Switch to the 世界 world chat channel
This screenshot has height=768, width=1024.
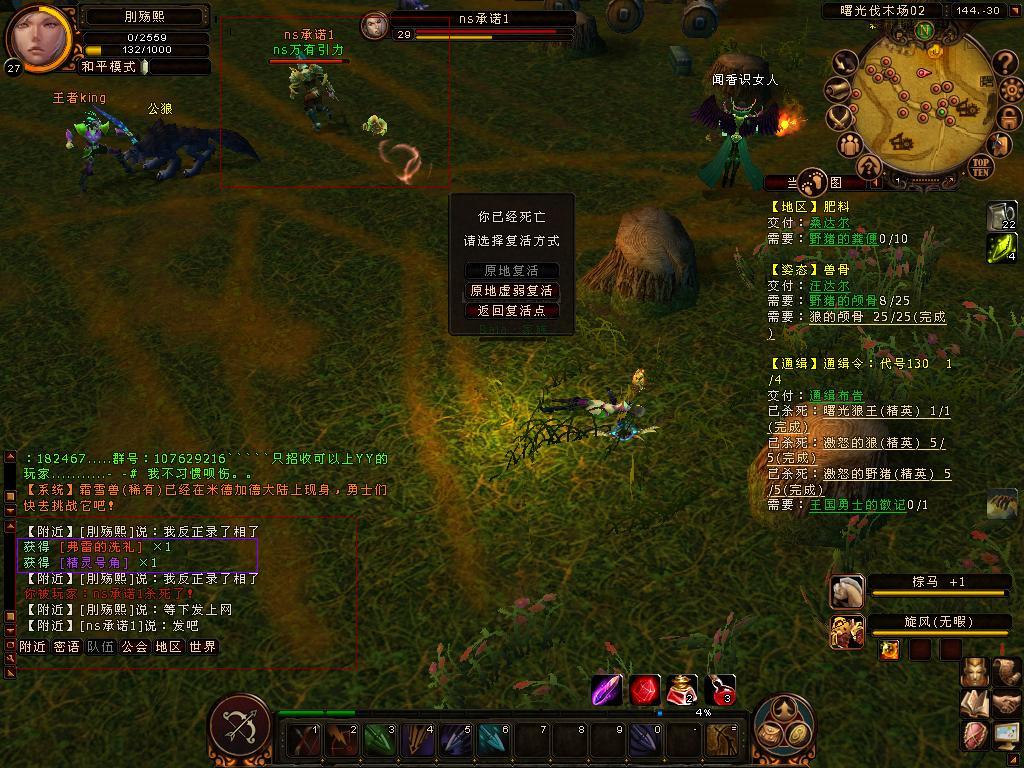[x=203, y=647]
